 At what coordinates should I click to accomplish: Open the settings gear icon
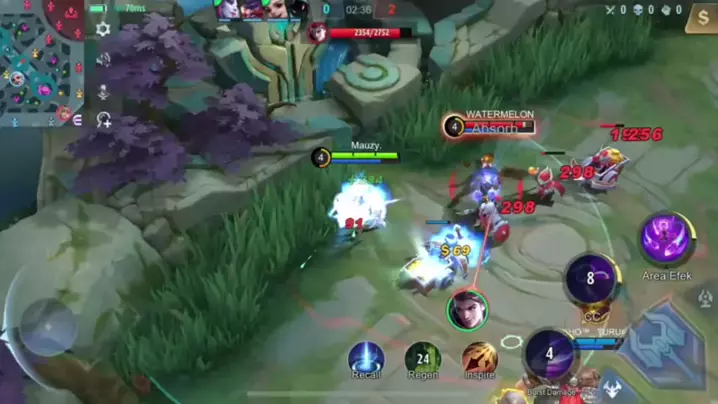(x=102, y=30)
